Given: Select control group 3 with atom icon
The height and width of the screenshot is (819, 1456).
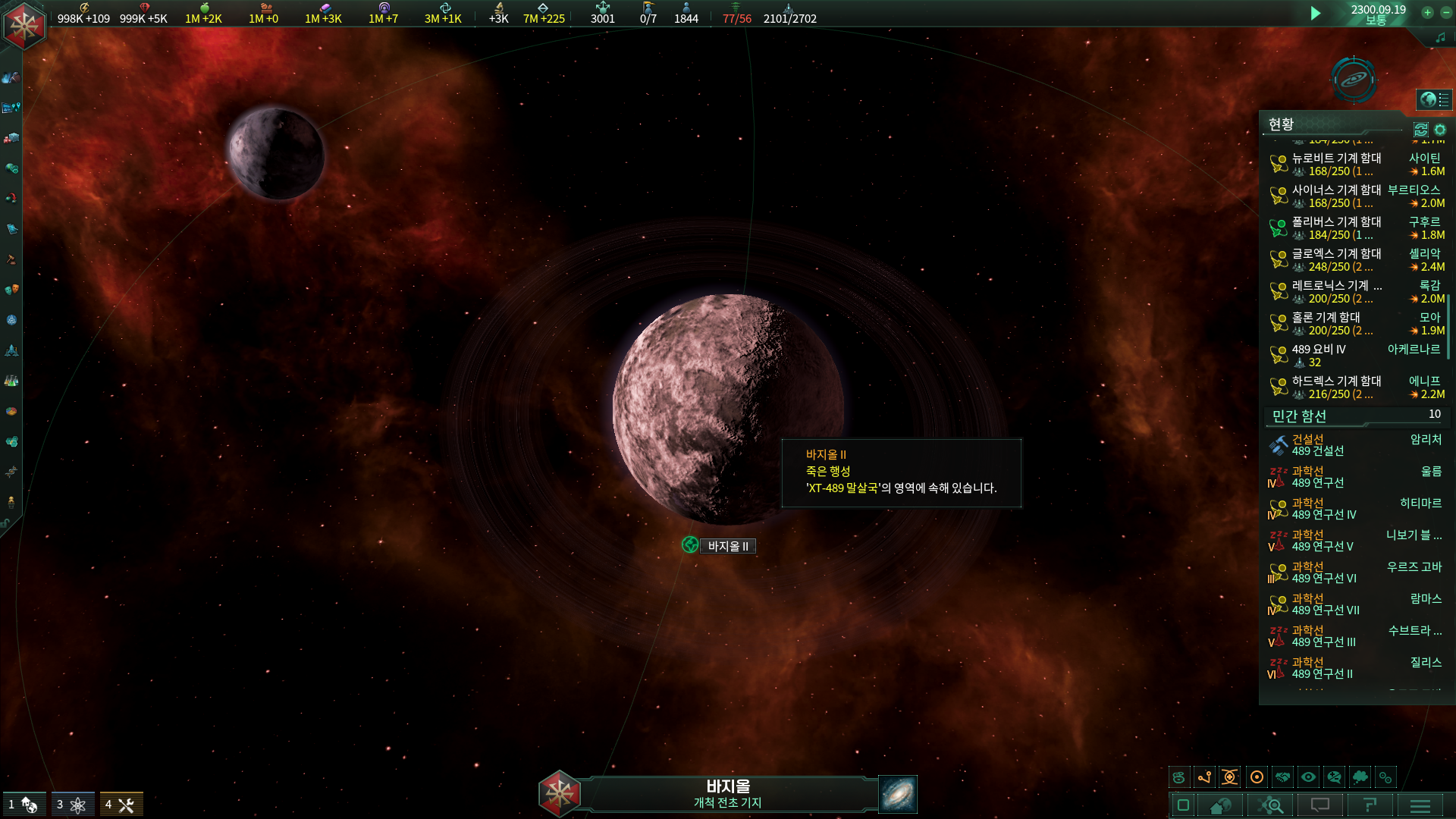Looking at the screenshot, I should click(73, 805).
